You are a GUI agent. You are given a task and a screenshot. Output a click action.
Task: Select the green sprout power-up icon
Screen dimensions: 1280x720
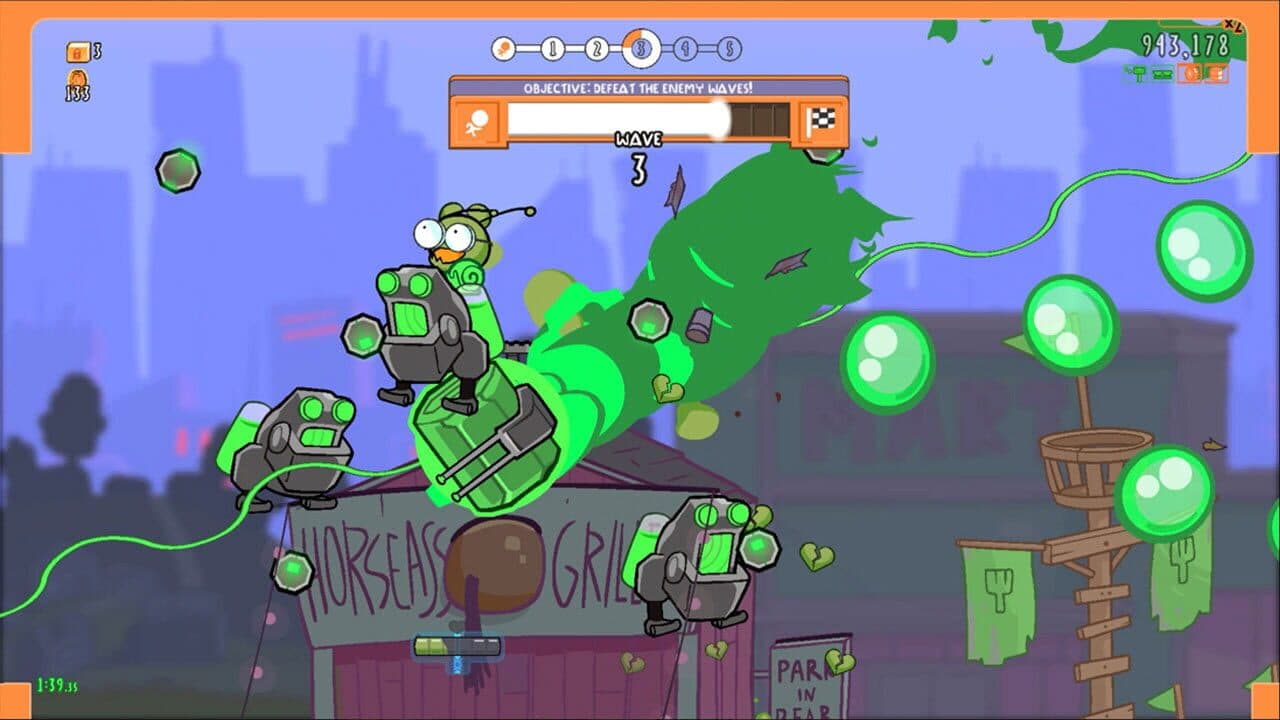pos(1138,72)
